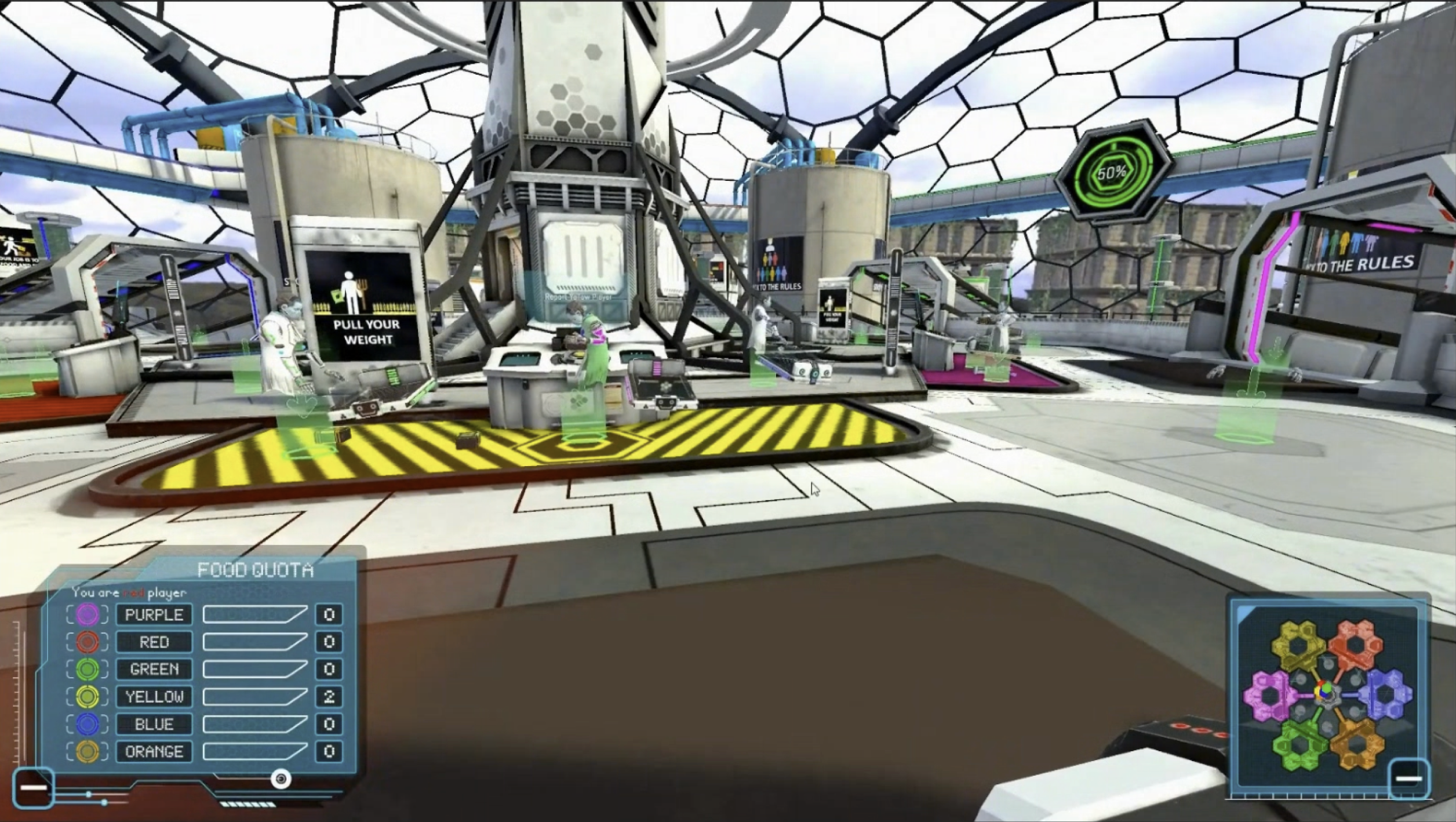Screen dimensions: 1456x822
Task: Click the RED name plate in Food Quota
Action: click(155, 642)
